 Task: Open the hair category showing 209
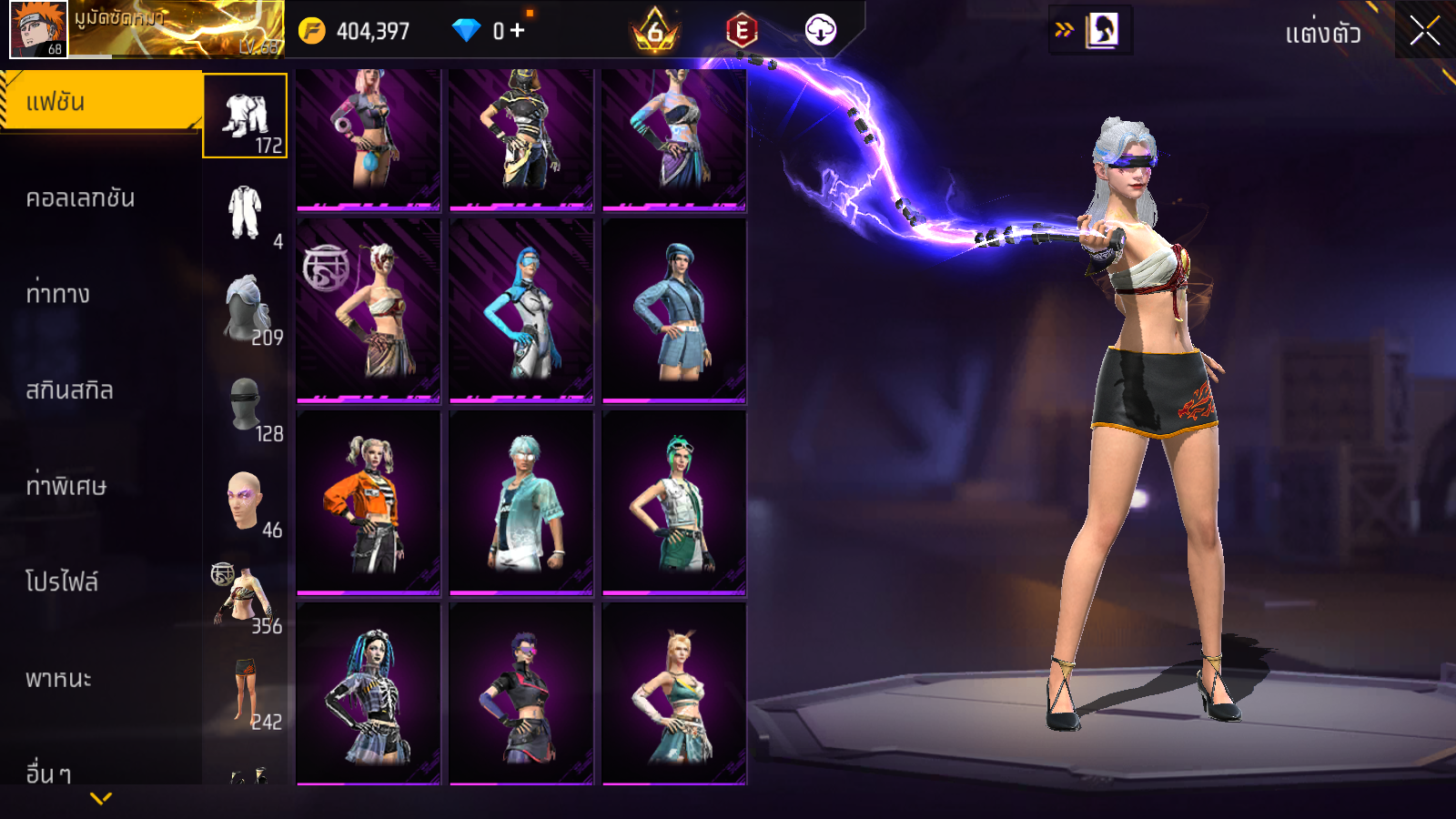tap(245, 309)
